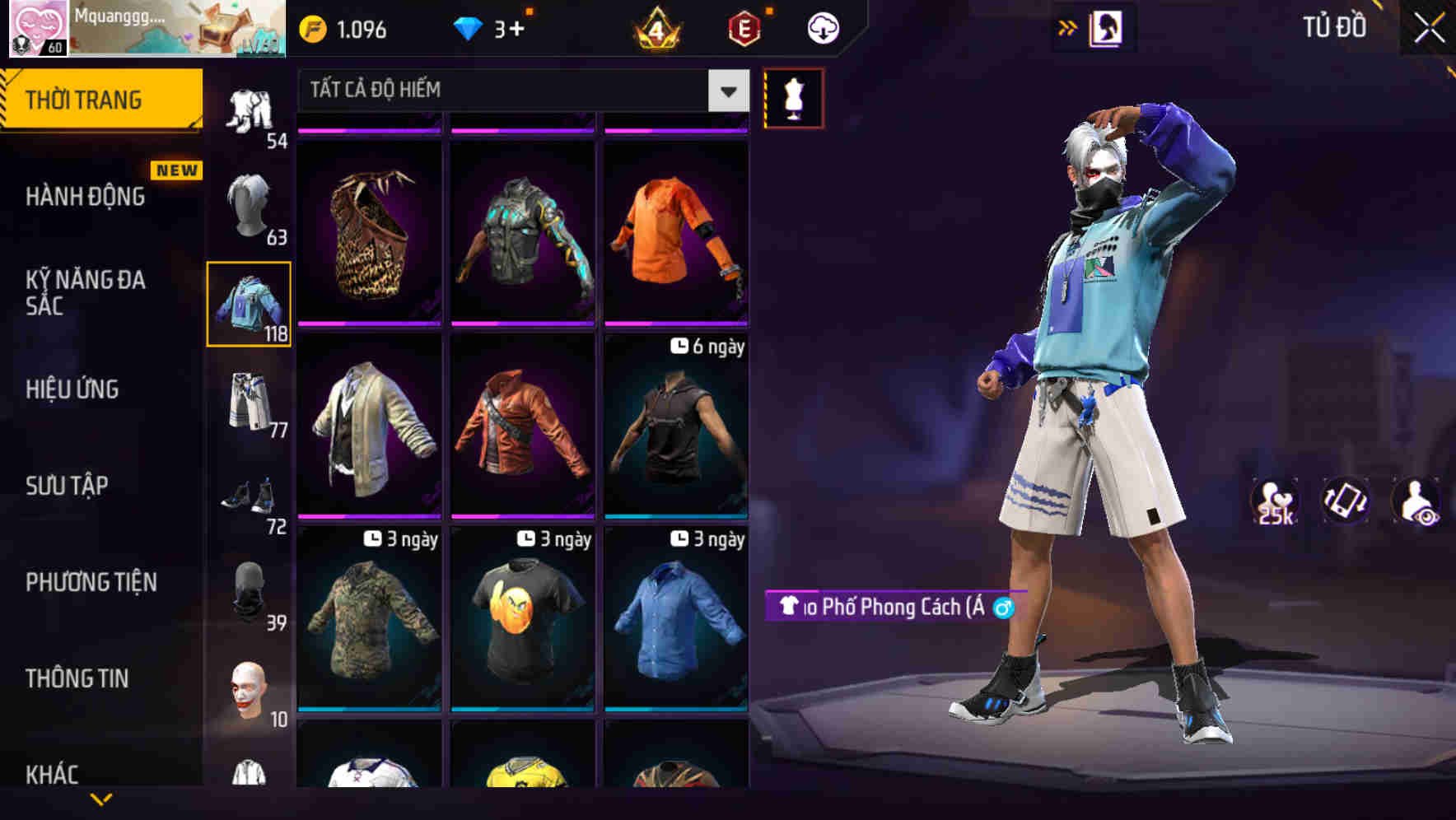The width and height of the screenshot is (1456, 820).
Task: Open the TẤT CẢ ĐỘ HIẾM rarity dropdown
Action: click(519, 91)
